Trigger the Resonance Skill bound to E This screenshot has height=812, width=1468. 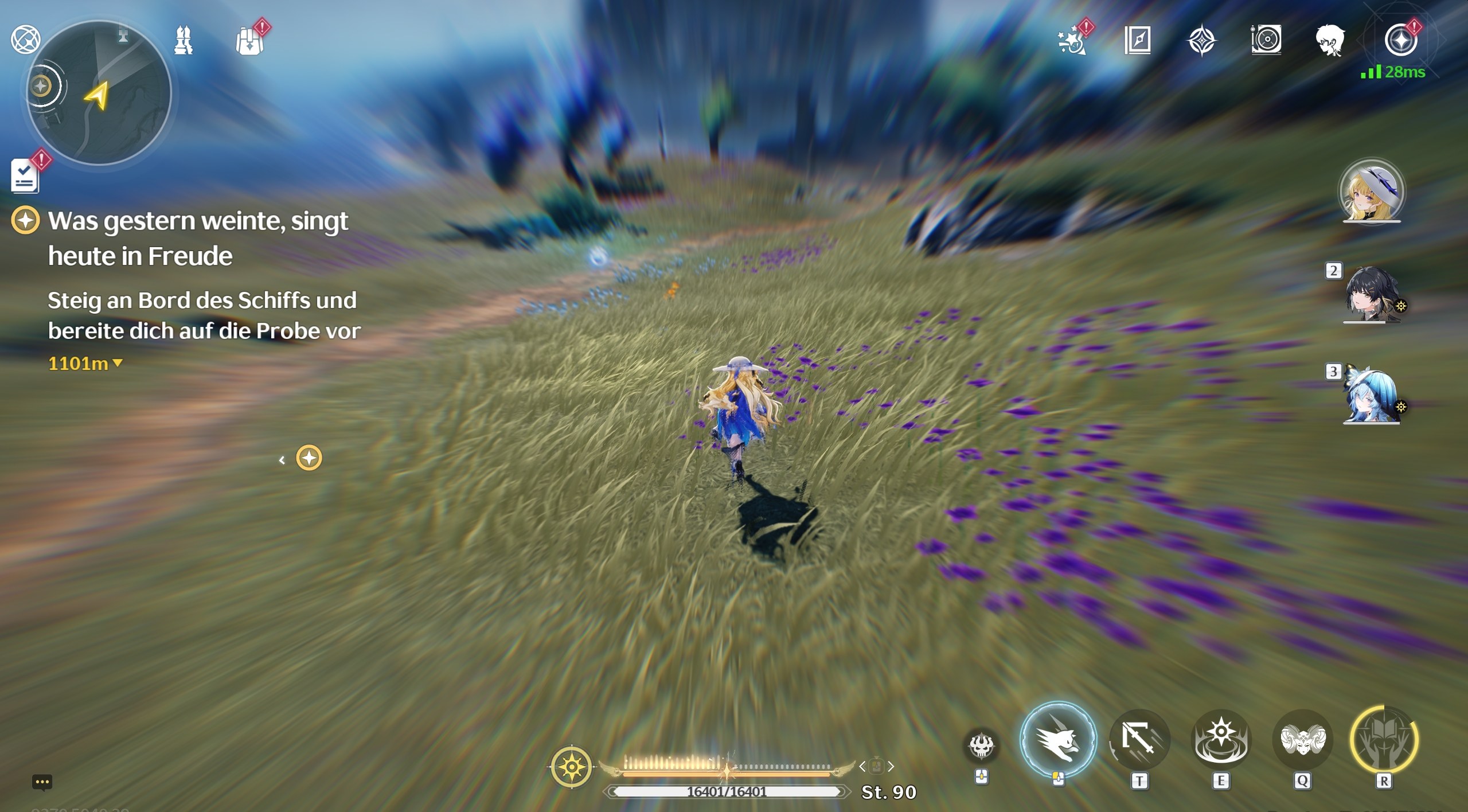point(1222,739)
